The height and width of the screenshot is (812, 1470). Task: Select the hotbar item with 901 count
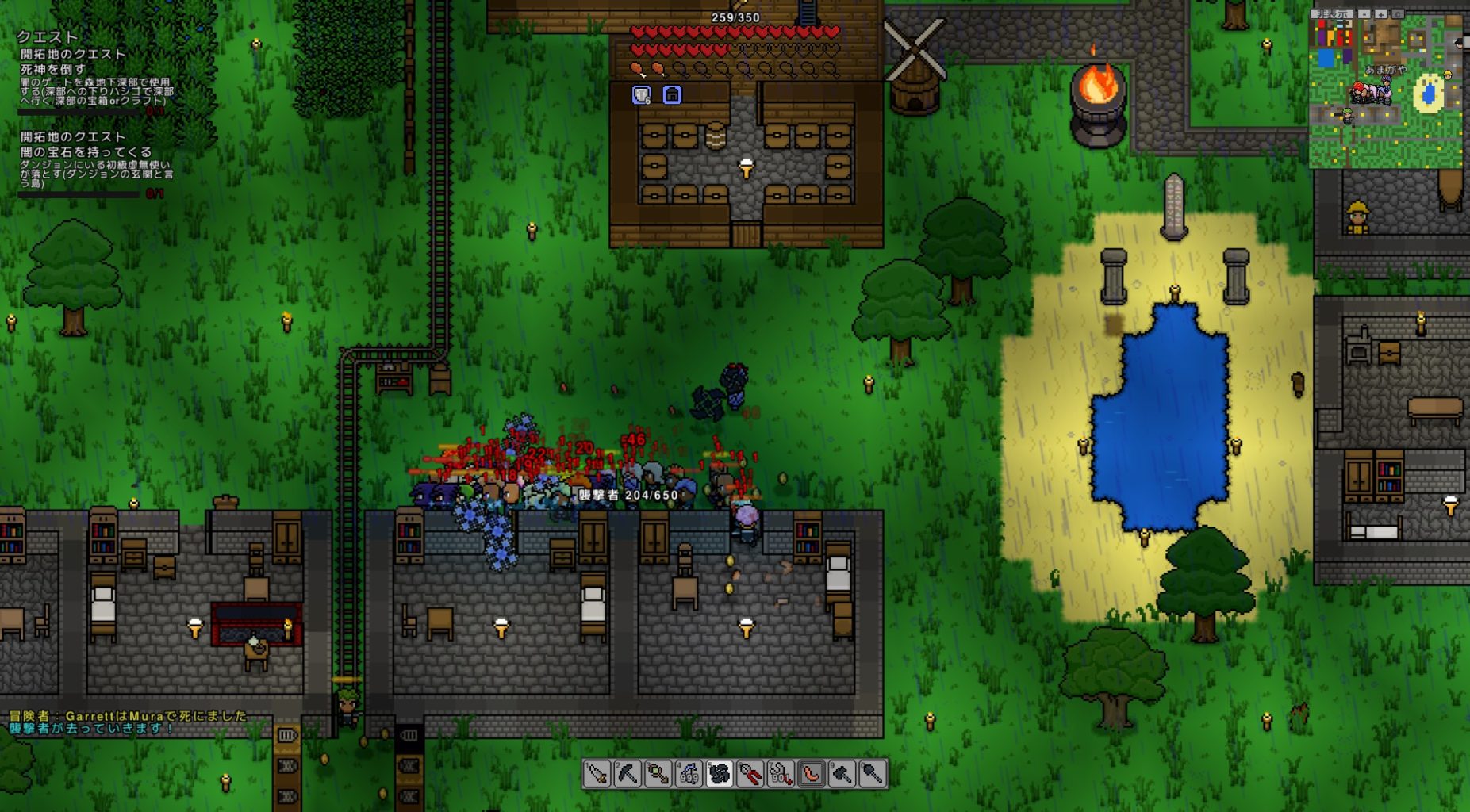pyautogui.click(x=781, y=773)
